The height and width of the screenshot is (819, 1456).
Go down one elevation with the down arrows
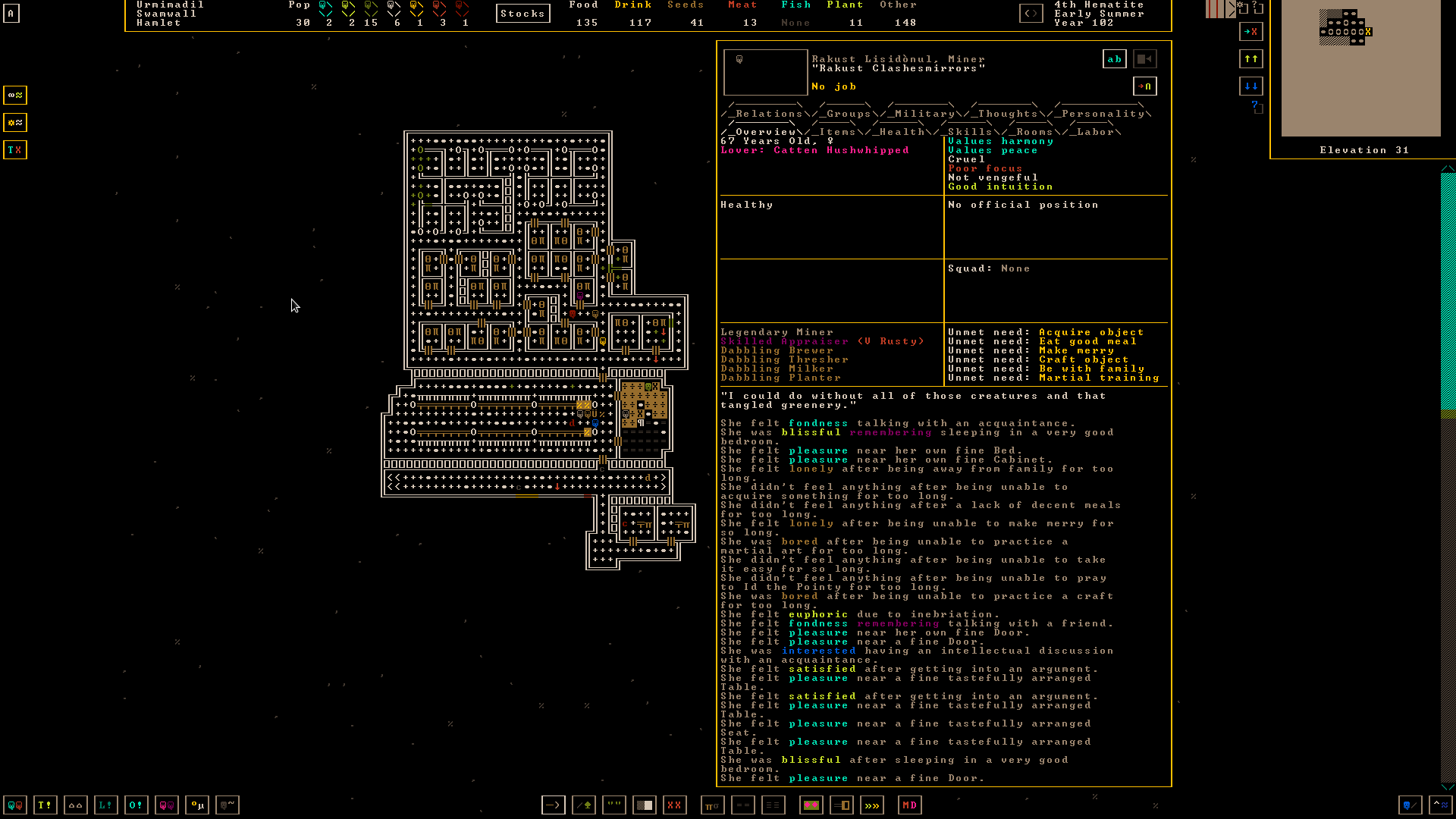click(x=1250, y=86)
